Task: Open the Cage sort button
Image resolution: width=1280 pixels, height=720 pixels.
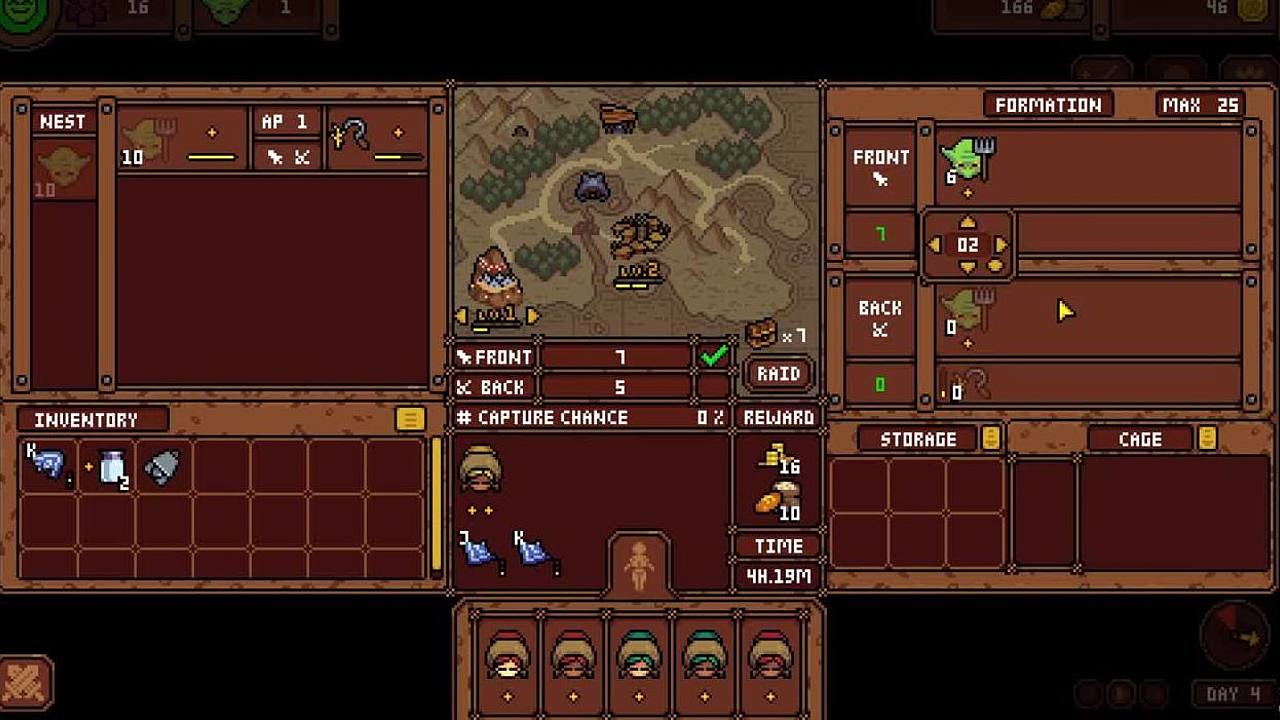Action: coord(1207,438)
